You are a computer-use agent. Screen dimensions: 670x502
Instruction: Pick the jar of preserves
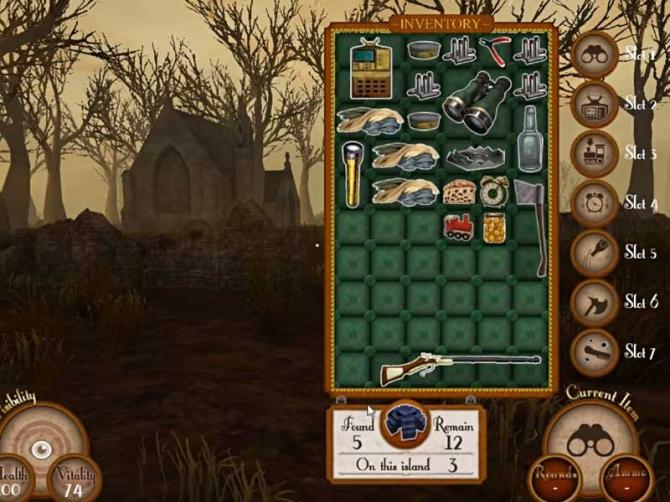pyautogui.click(x=494, y=226)
